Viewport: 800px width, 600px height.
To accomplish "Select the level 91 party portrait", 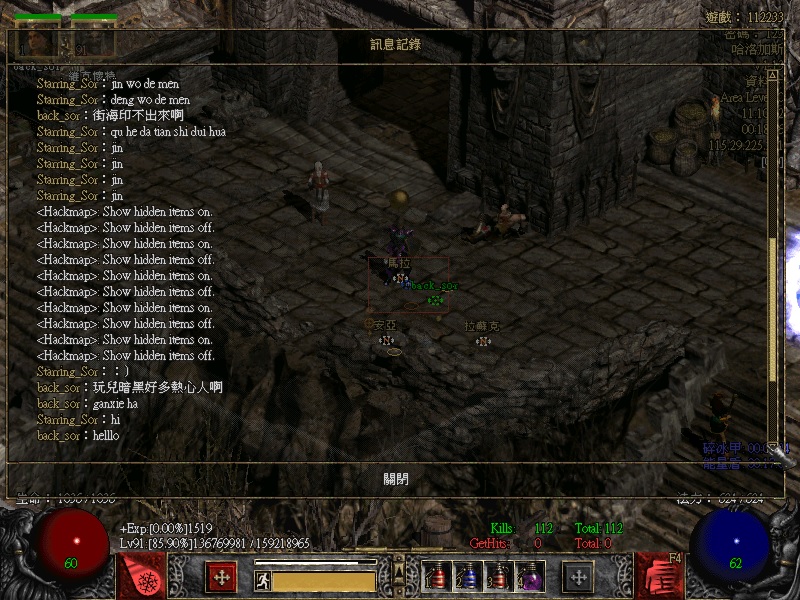I will point(94,41).
